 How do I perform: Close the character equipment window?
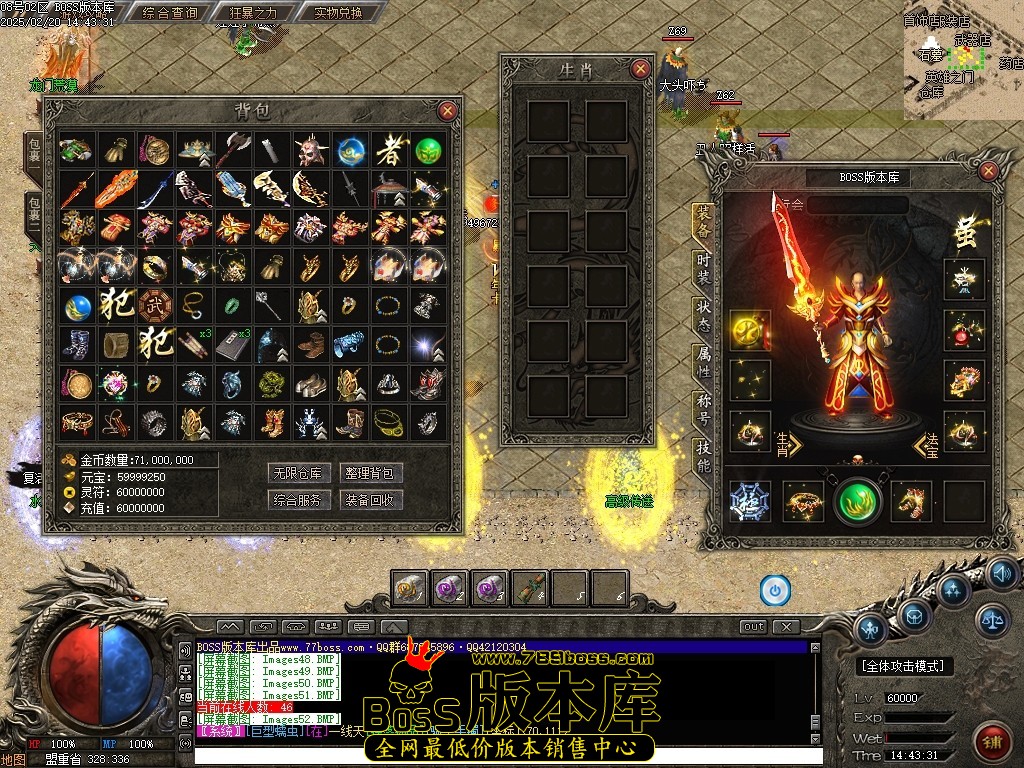(x=988, y=171)
